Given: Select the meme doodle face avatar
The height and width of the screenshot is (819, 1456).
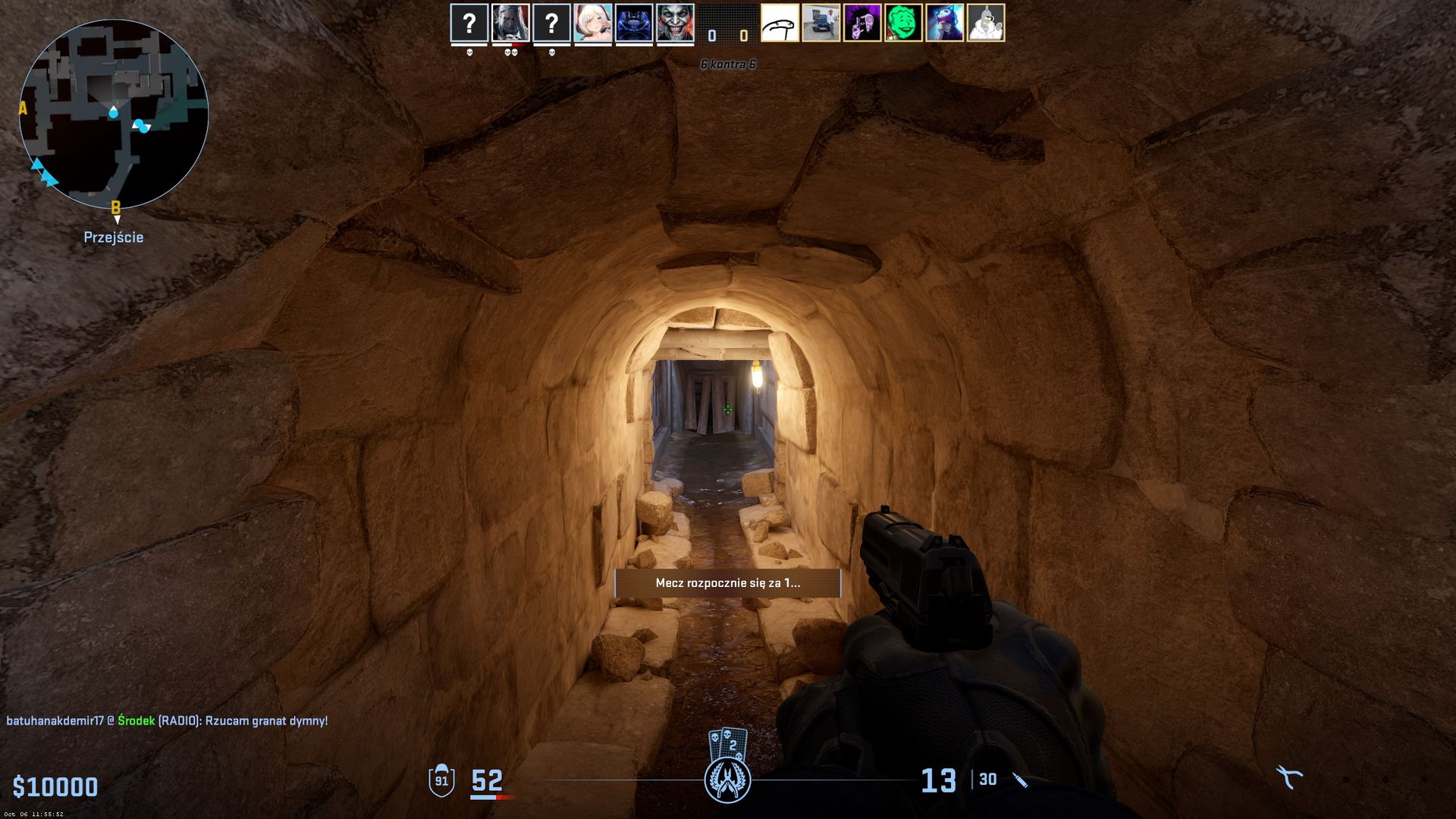Looking at the screenshot, I should click(780, 23).
